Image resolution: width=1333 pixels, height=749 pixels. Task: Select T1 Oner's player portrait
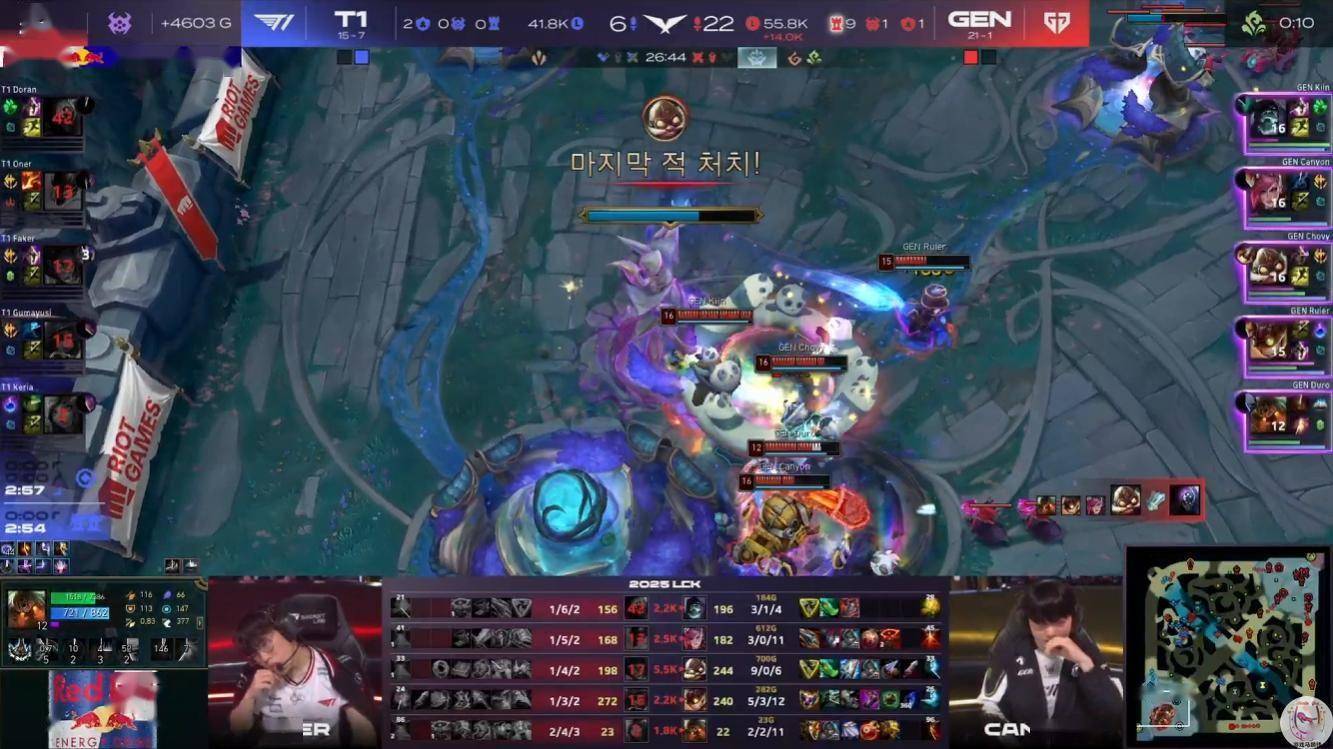point(62,191)
